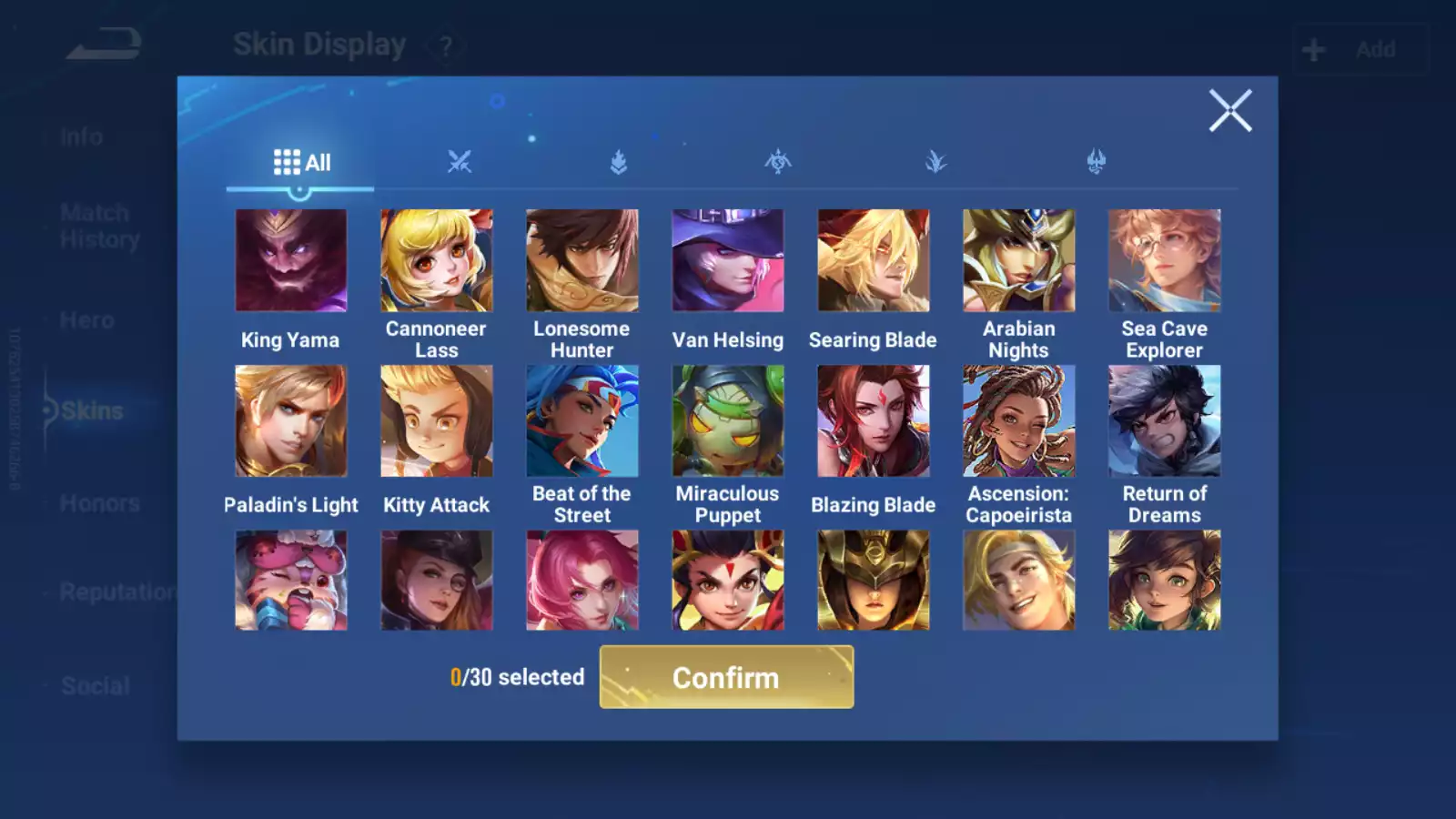The image size is (1456, 819).
Task: Select the Van Helsing skin
Action: 728,261
